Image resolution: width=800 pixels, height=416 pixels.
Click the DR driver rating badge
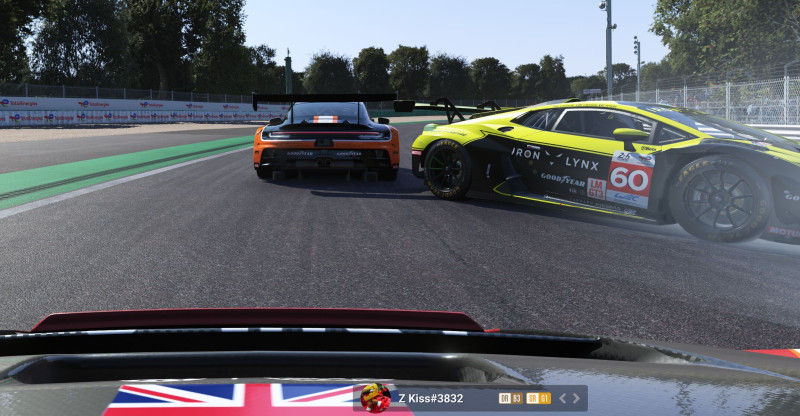coord(510,398)
